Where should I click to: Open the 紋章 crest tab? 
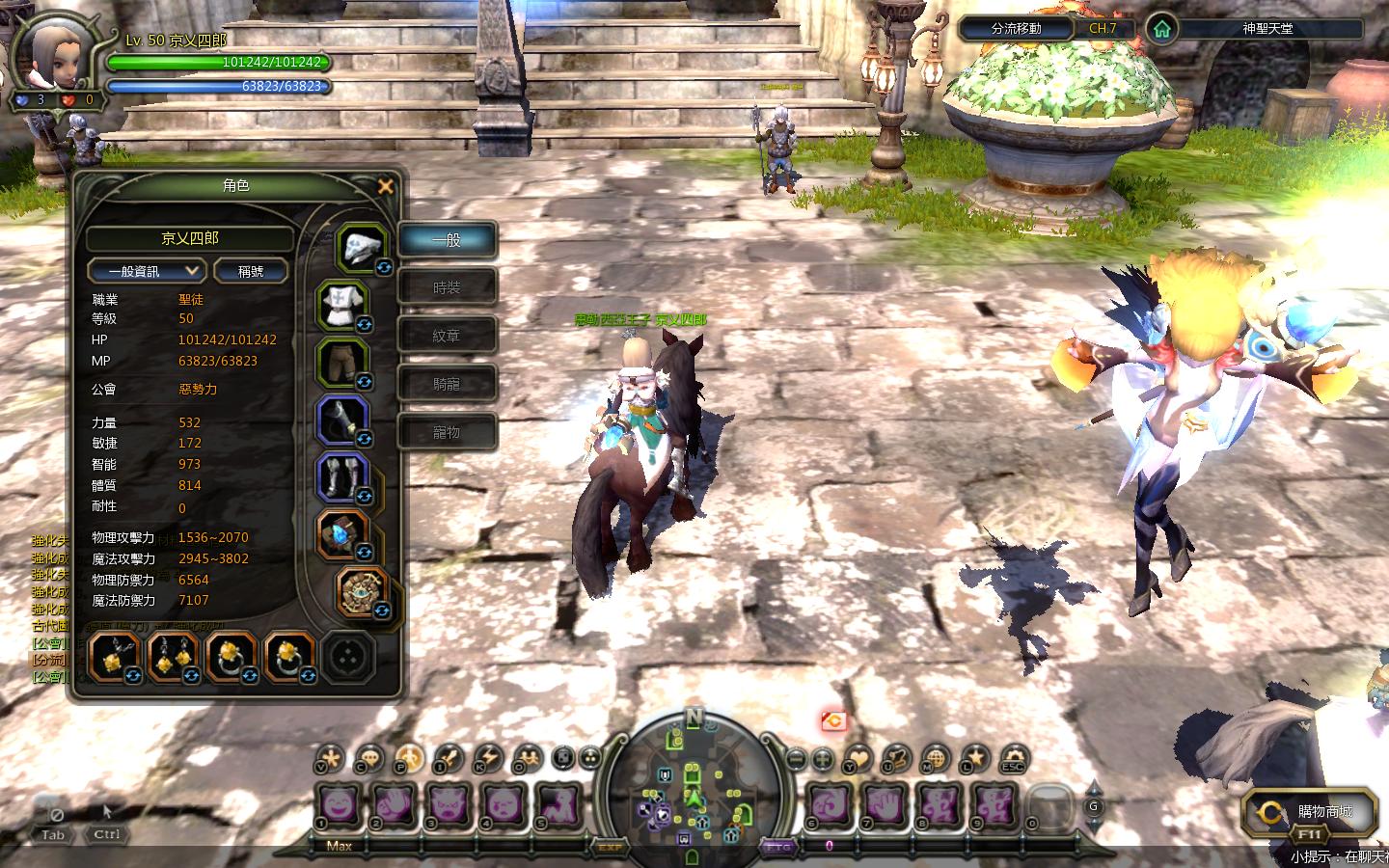click(447, 336)
